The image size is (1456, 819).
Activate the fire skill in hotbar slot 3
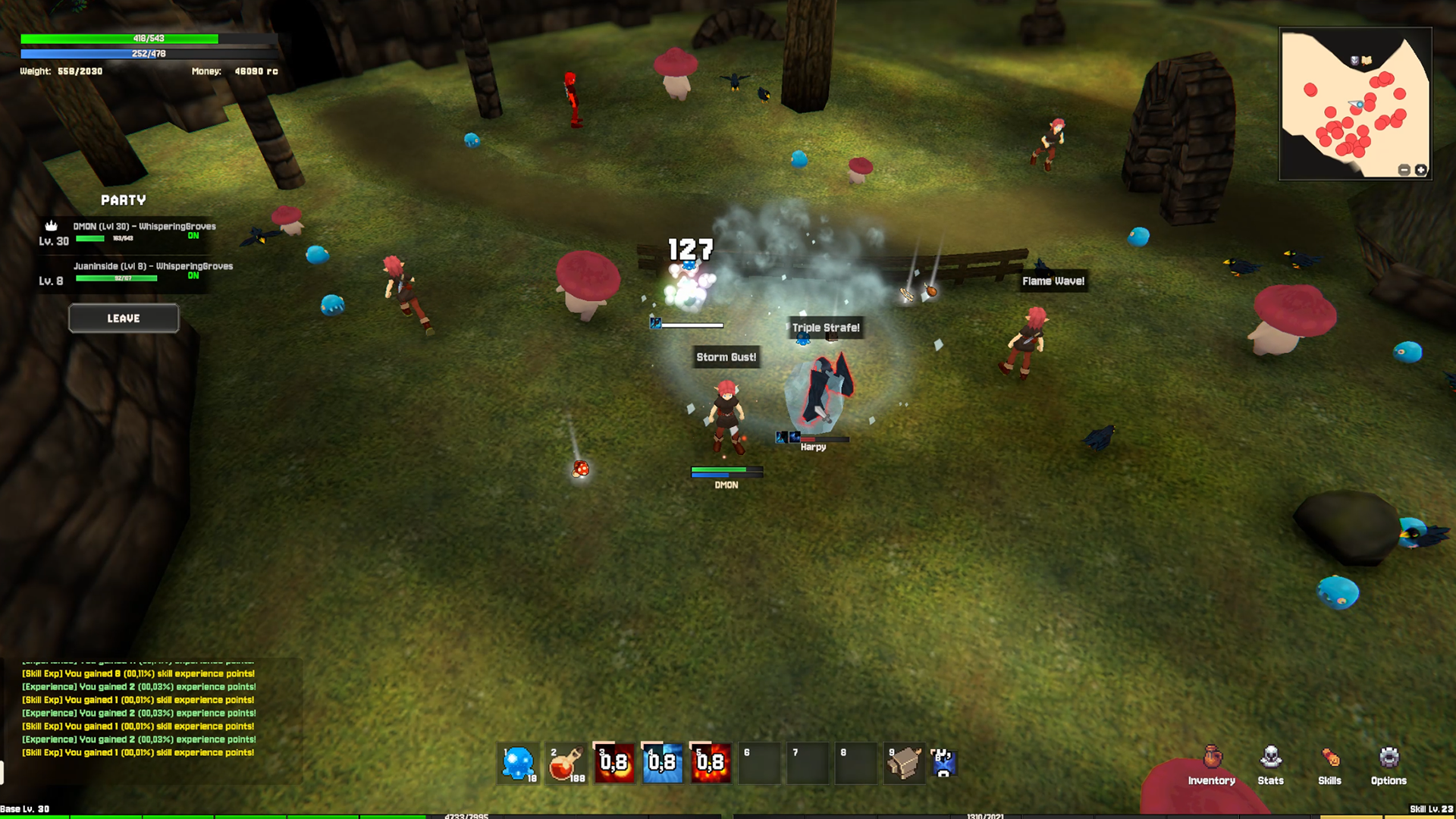point(614,763)
